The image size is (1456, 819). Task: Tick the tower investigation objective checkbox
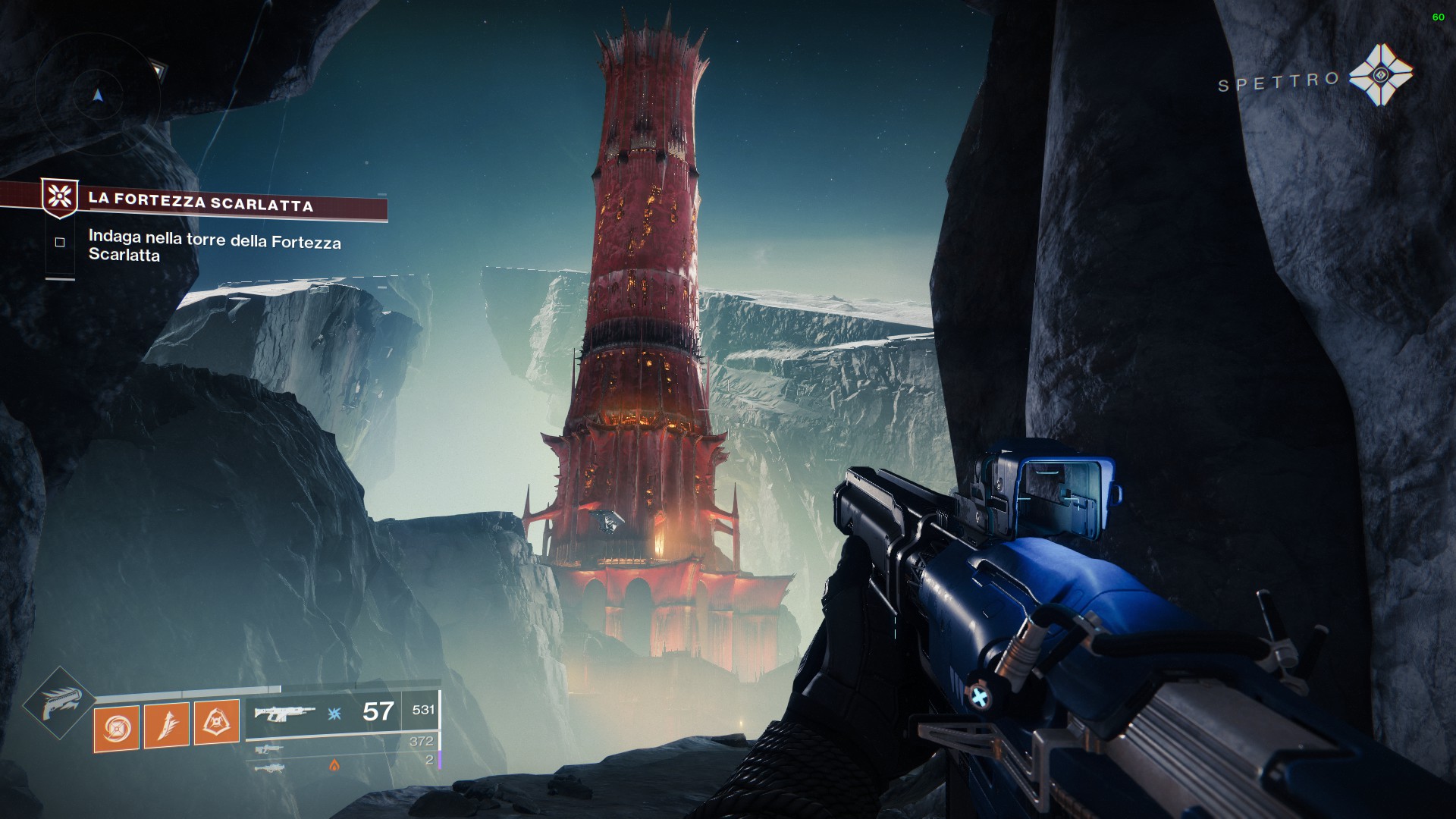[60, 243]
